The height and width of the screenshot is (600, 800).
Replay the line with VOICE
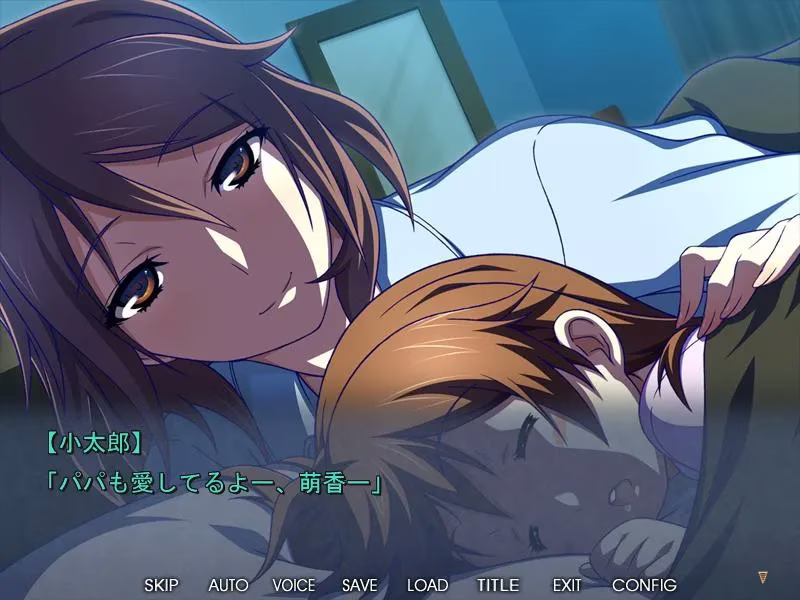(293, 585)
